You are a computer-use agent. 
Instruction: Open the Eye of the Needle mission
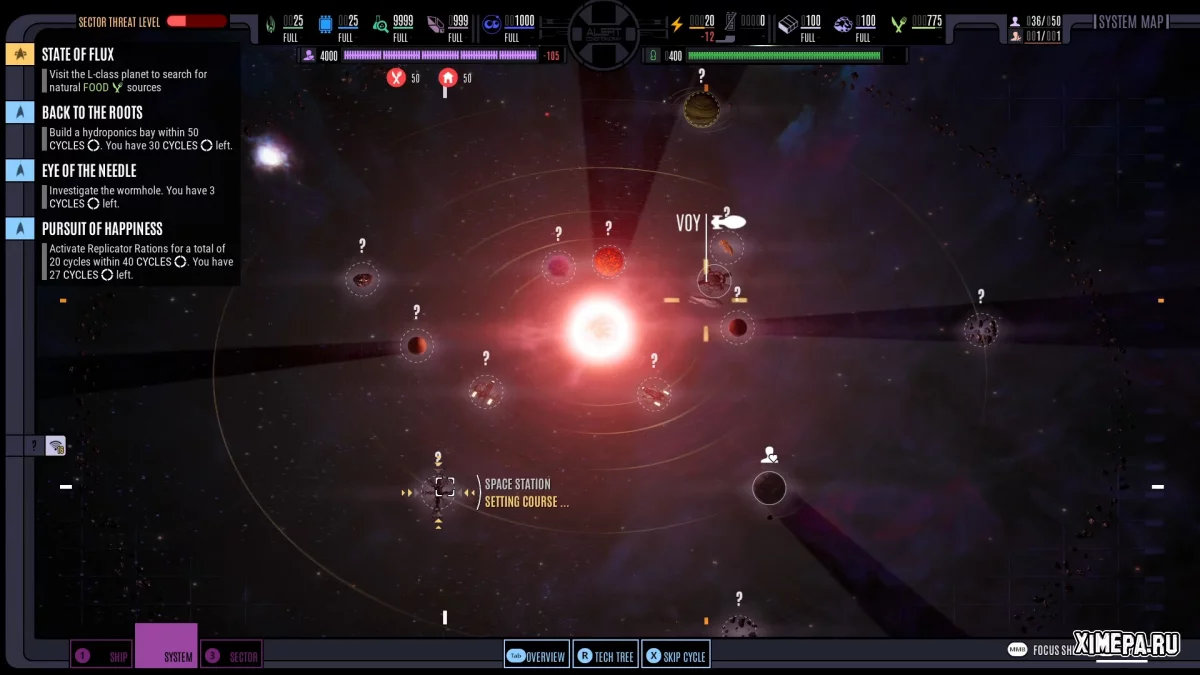89,171
